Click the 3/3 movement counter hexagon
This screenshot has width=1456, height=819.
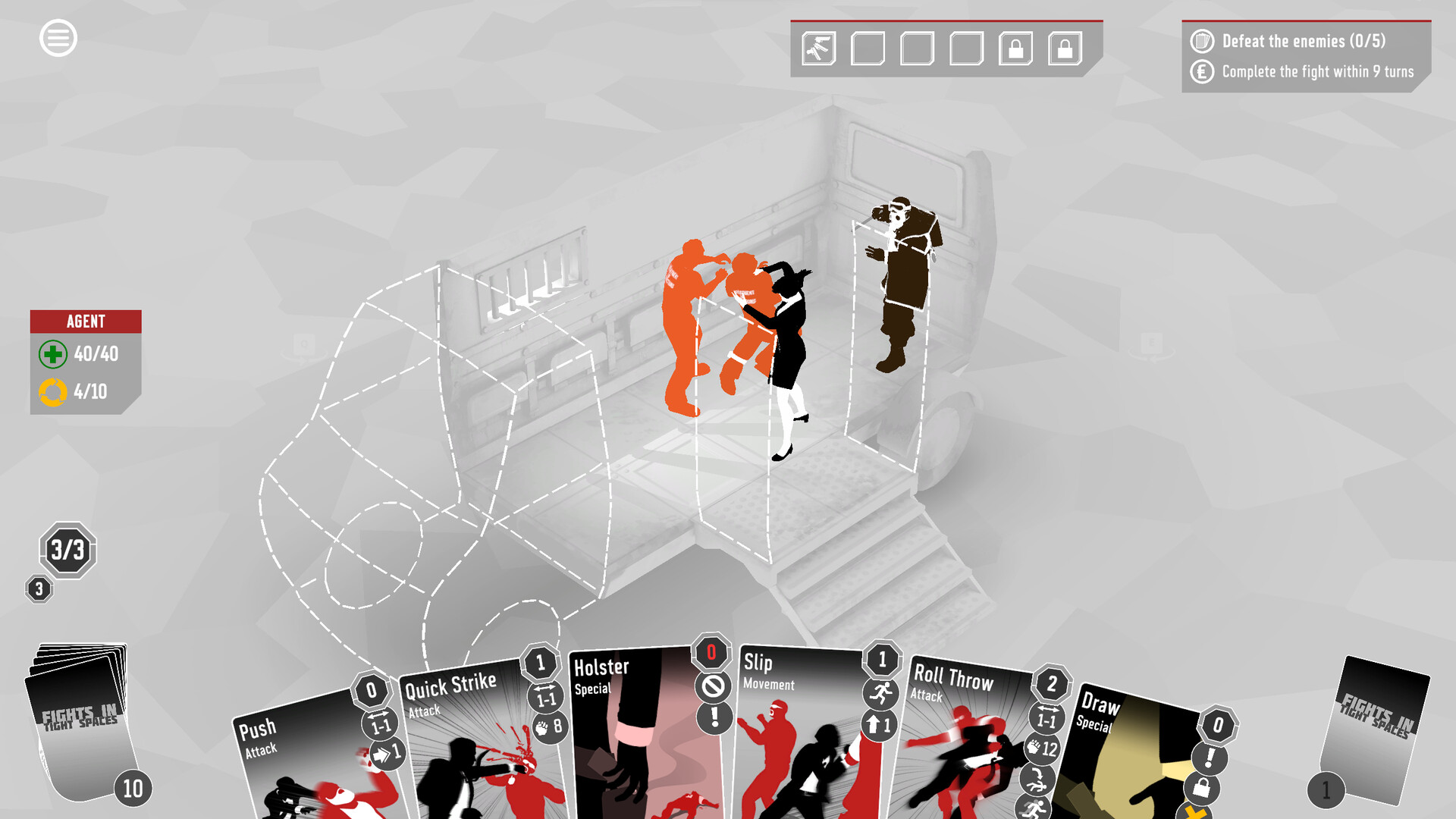pyautogui.click(x=67, y=551)
